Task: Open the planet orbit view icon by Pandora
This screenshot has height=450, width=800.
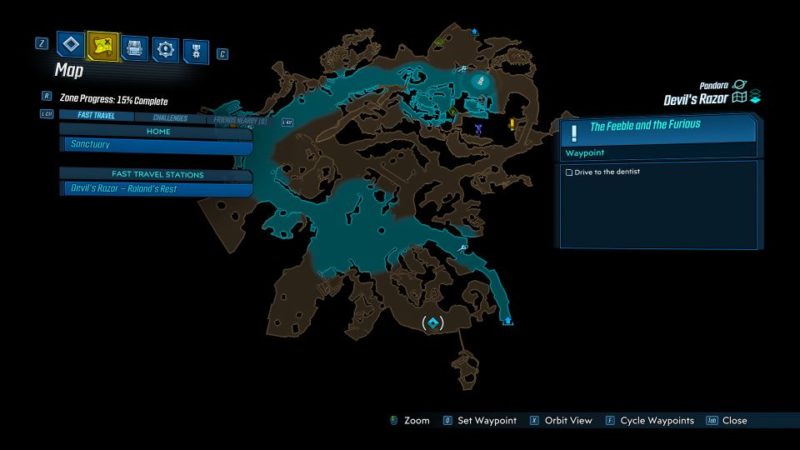Action: click(x=740, y=85)
